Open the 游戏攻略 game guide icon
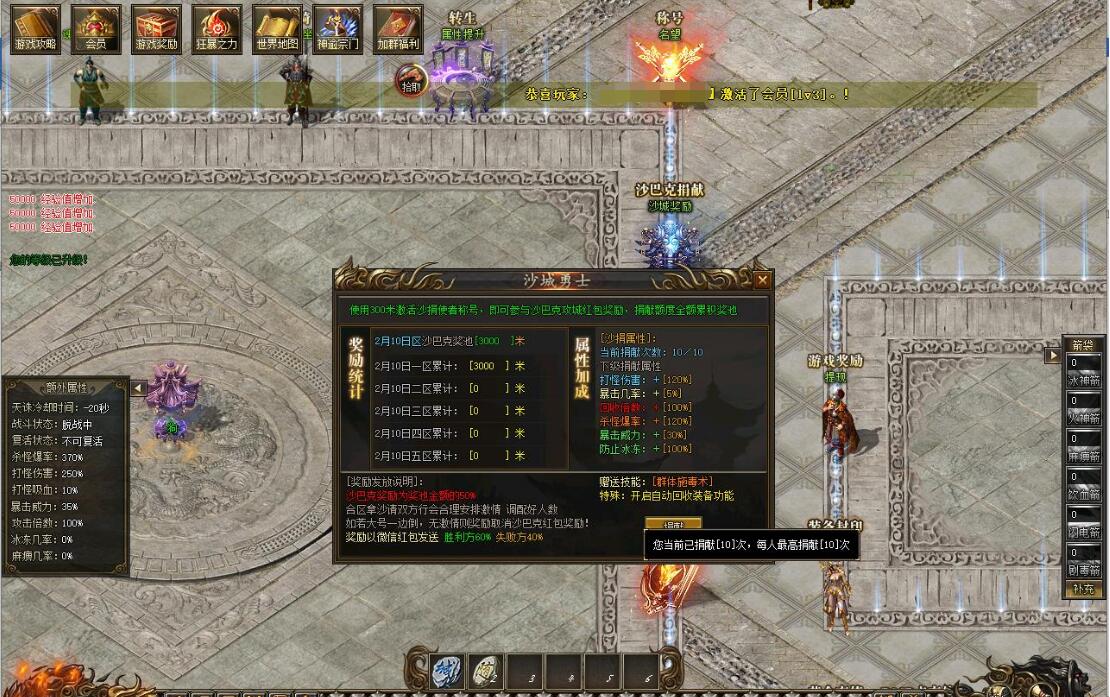The width and height of the screenshot is (1110, 697). pyautogui.click(x=36, y=28)
